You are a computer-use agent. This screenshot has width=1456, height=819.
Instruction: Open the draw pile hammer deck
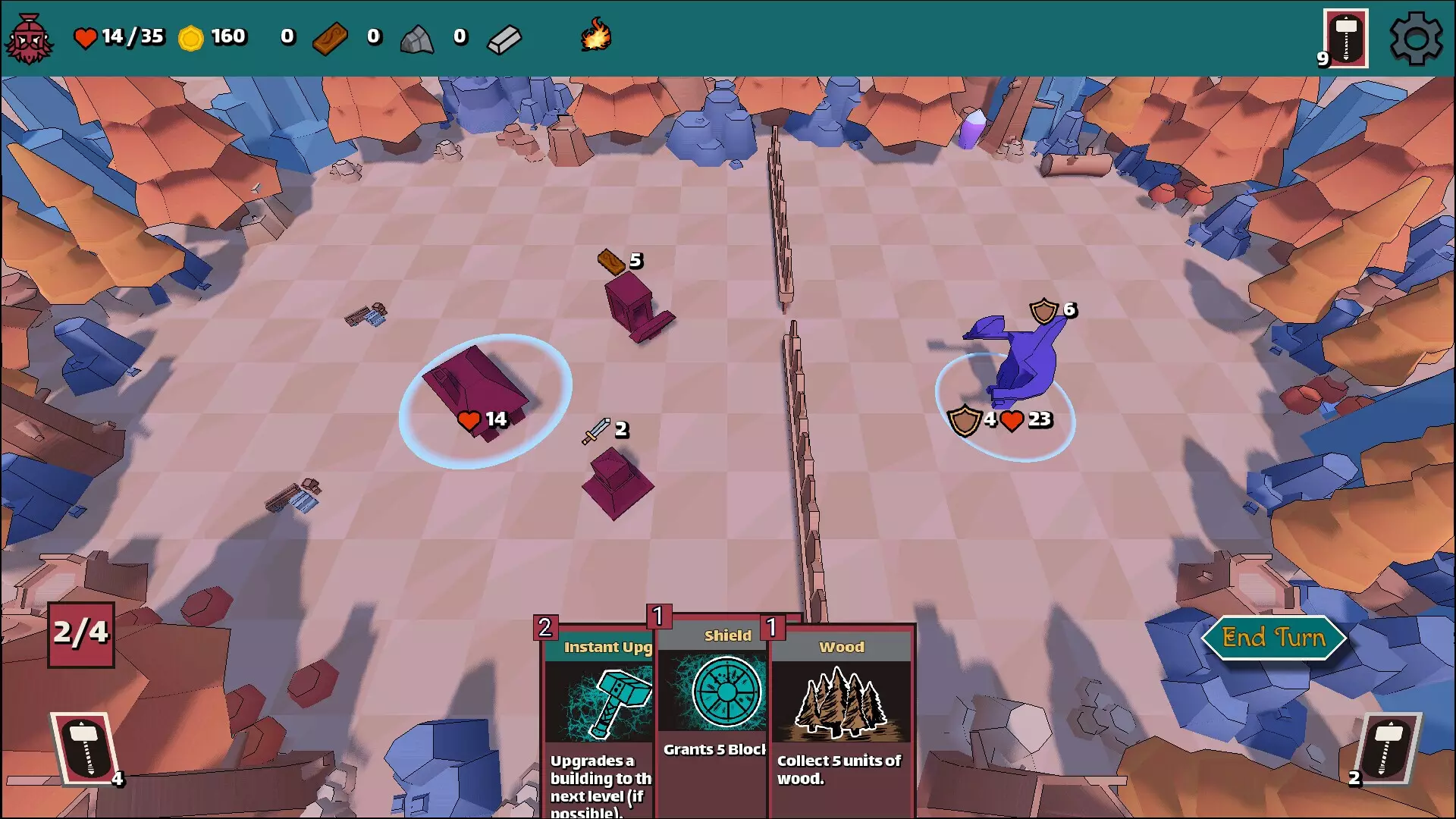pyautogui.click(x=85, y=748)
